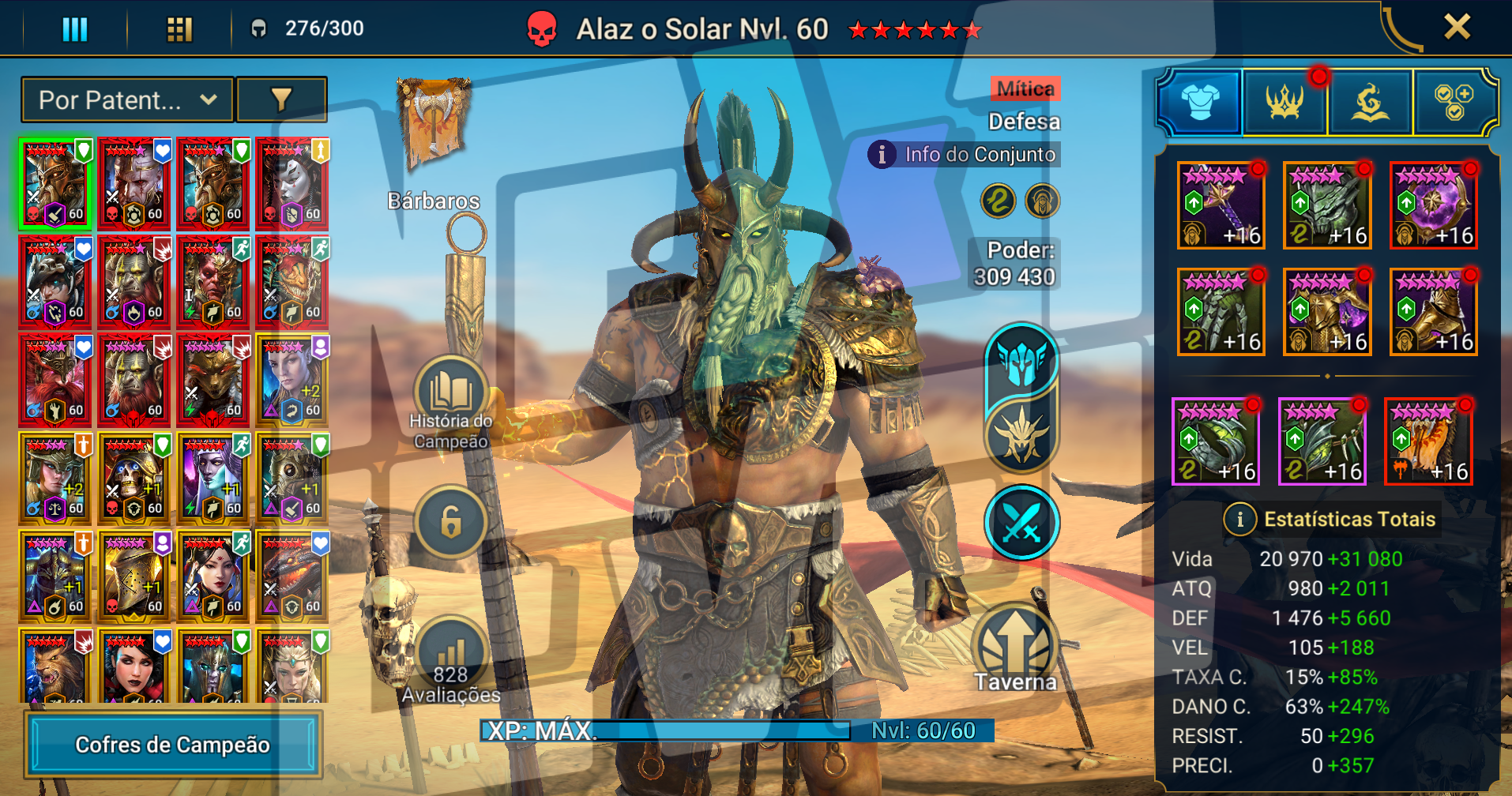The image size is (1512, 796).
Task: Open Cofres de Campeão
Action: [x=173, y=745]
